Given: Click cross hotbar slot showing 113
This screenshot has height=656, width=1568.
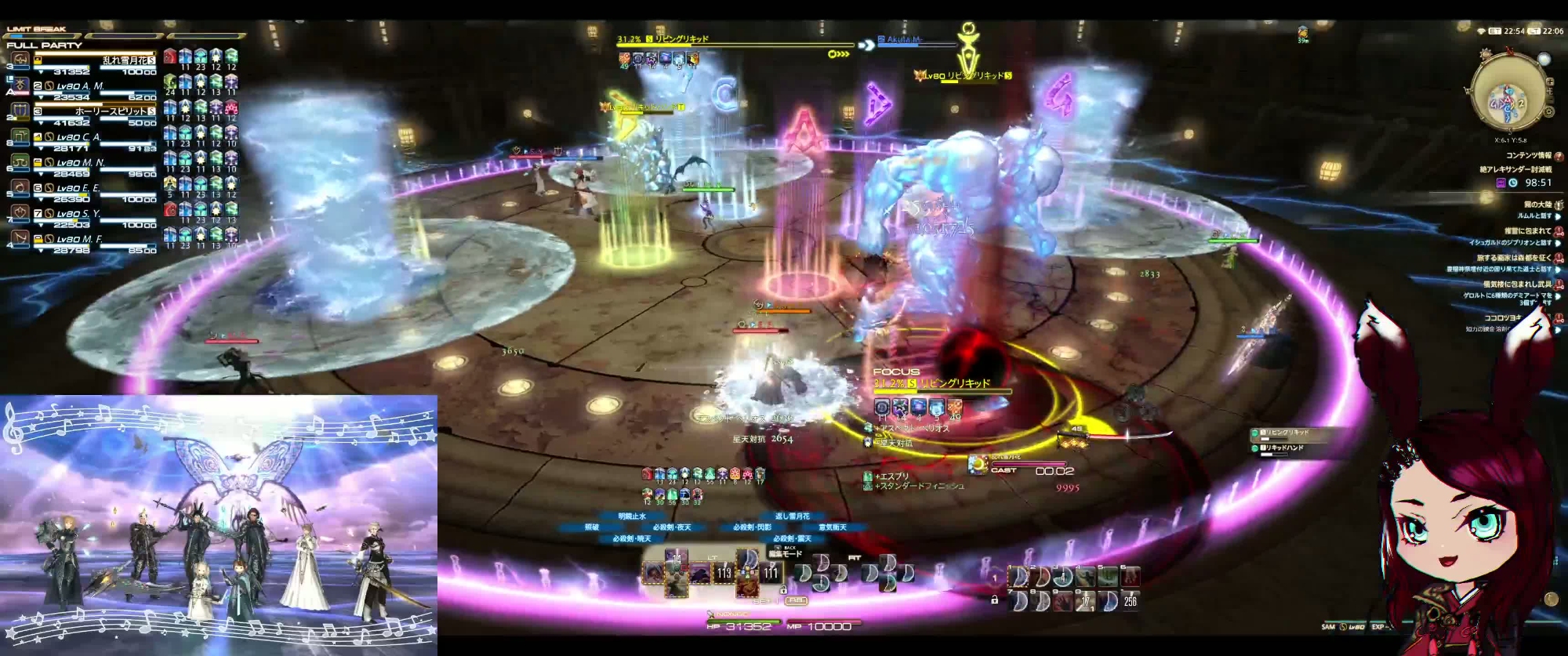Looking at the screenshot, I should point(724,573).
